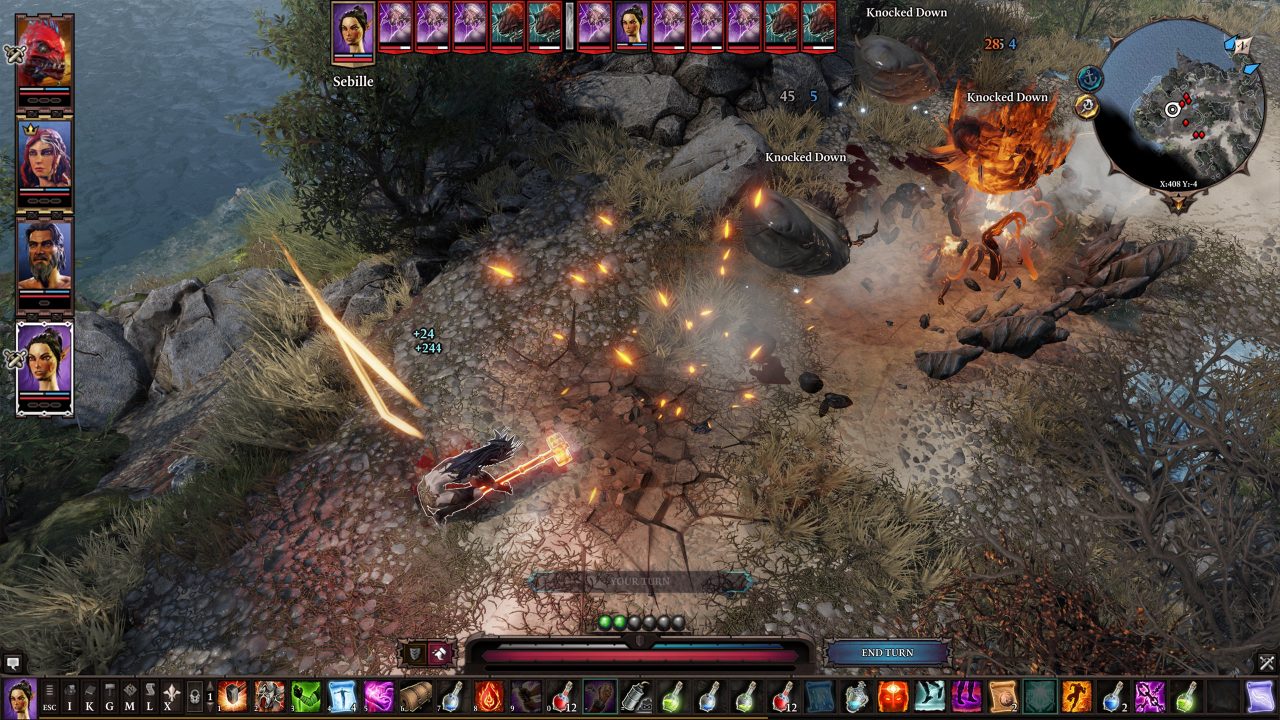Select the blue scroll in hotbar slot 4
Image resolution: width=1280 pixels, height=720 pixels.
click(x=342, y=696)
